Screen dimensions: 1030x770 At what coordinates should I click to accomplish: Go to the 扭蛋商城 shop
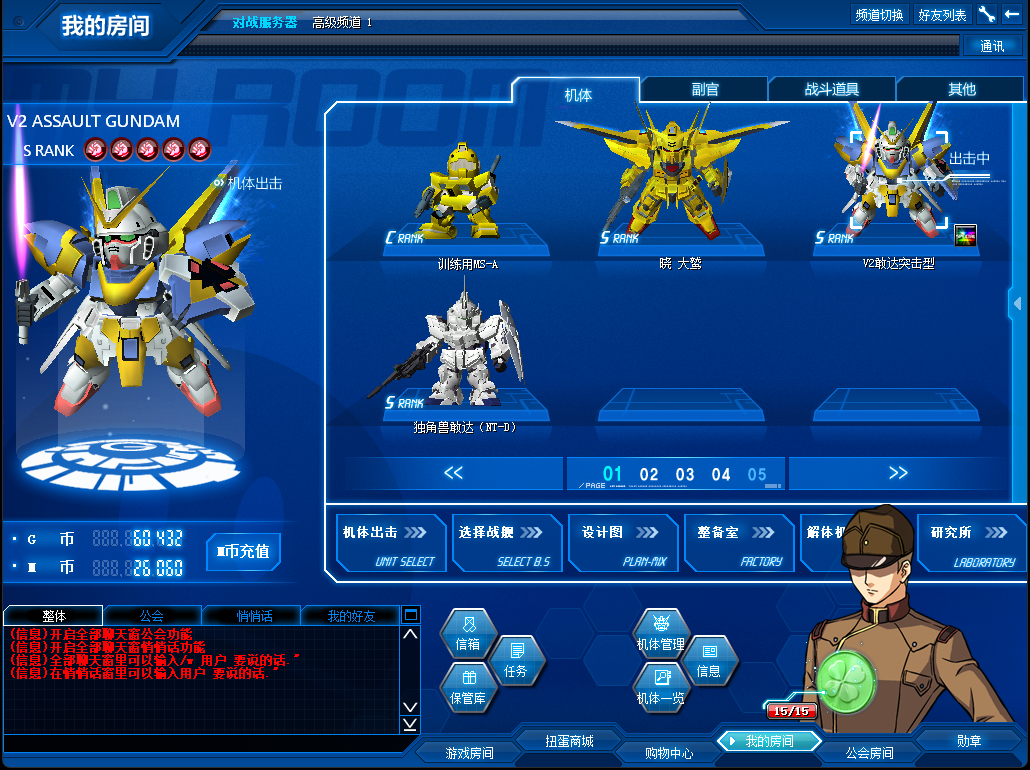point(569,741)
